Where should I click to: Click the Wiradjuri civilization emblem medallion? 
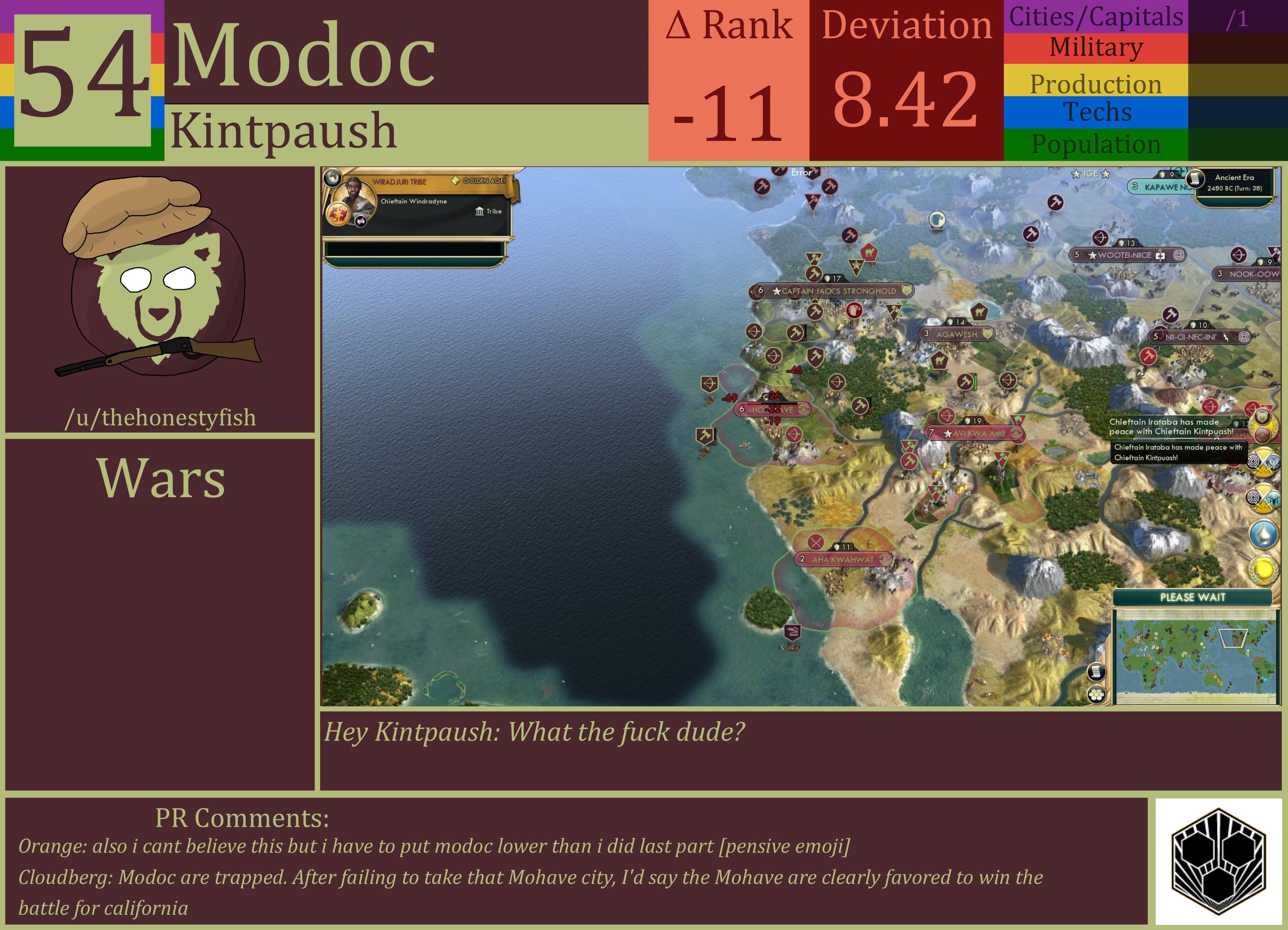338,215
